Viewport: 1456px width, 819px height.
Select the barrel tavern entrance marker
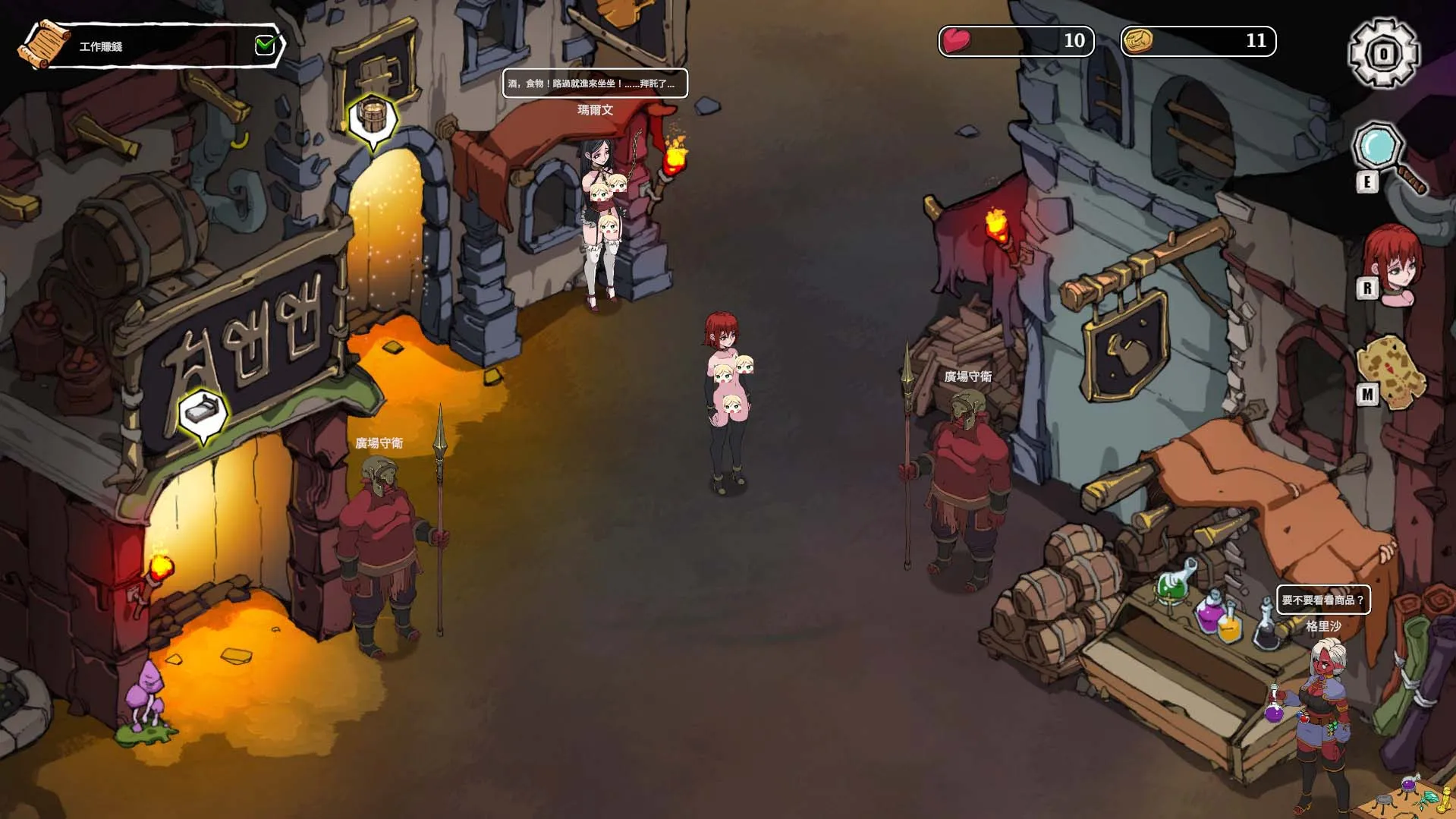click(372, 118)
